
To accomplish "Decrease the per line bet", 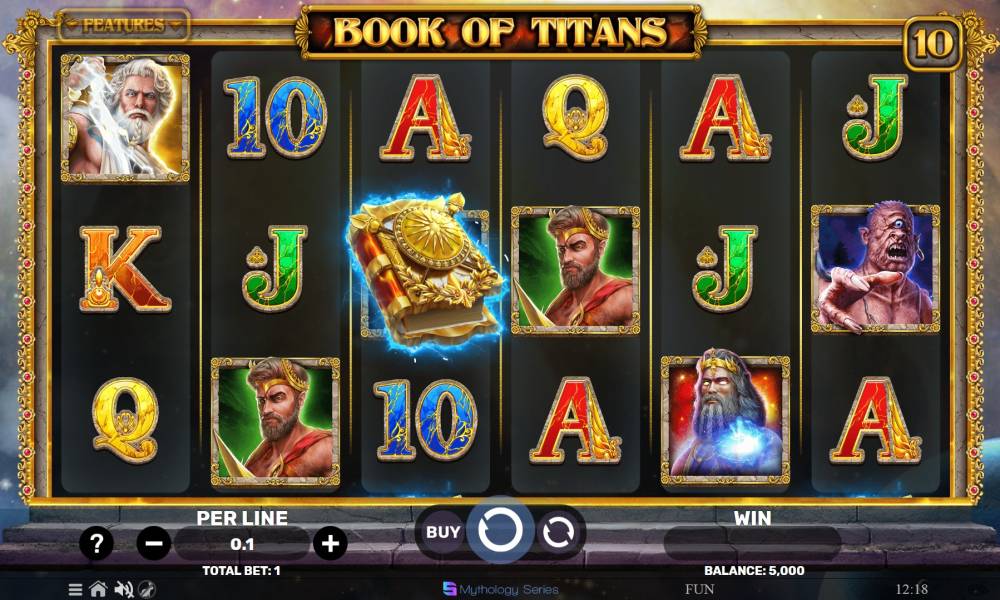I will tap(154, 544).
